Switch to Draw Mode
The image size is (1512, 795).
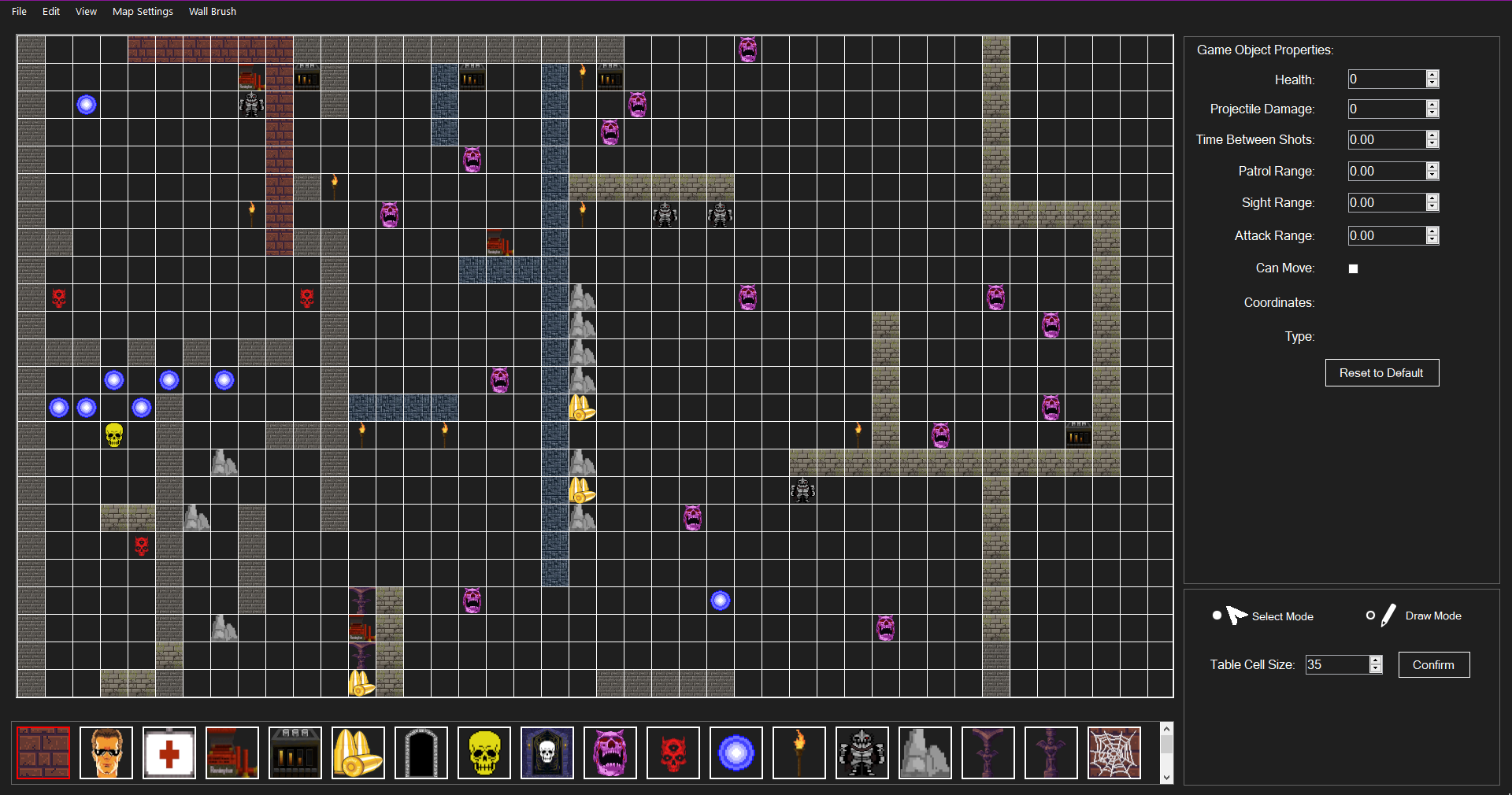click(x=1370, y=616)
